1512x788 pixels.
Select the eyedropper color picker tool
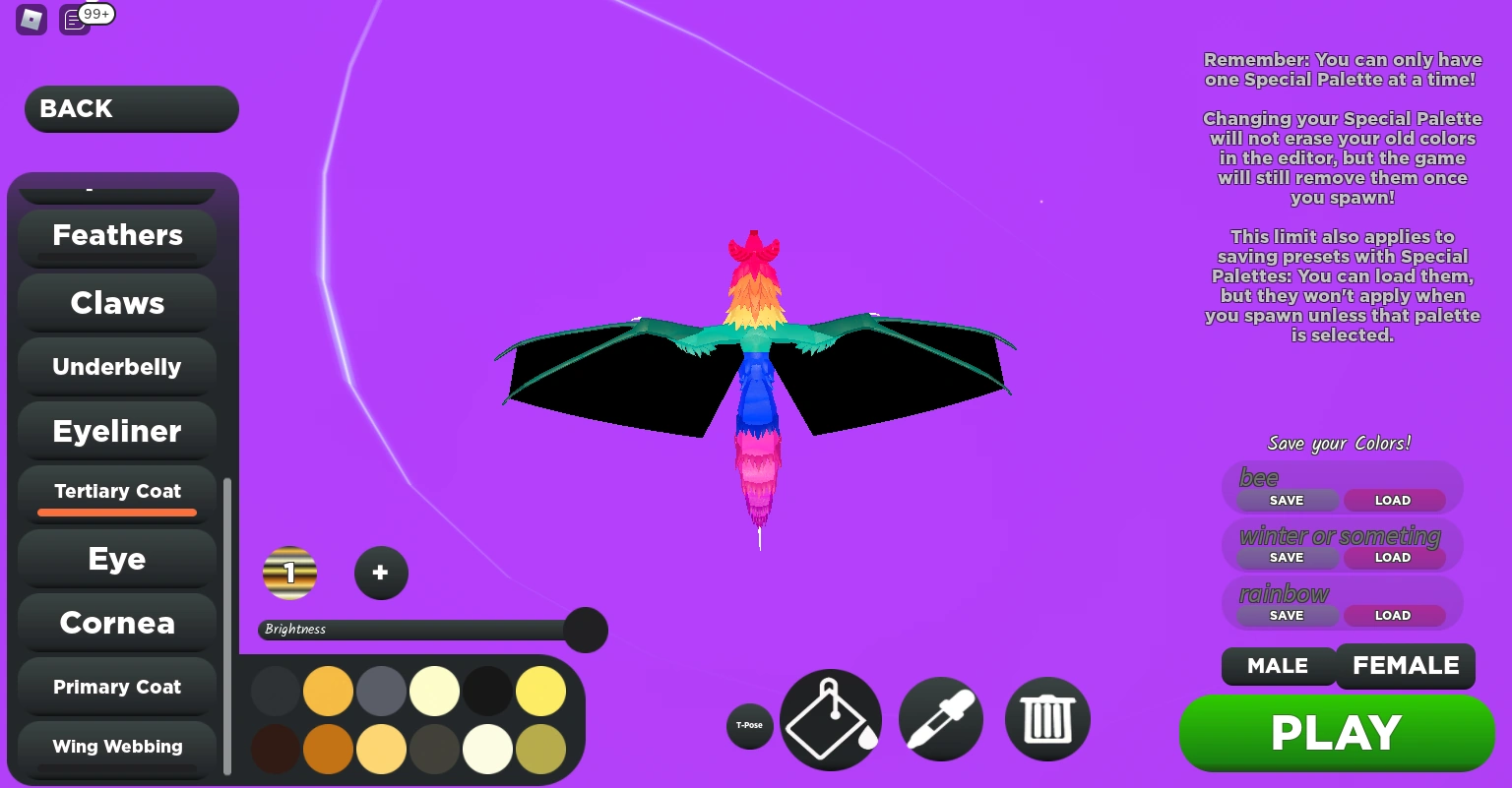point(940,719)
